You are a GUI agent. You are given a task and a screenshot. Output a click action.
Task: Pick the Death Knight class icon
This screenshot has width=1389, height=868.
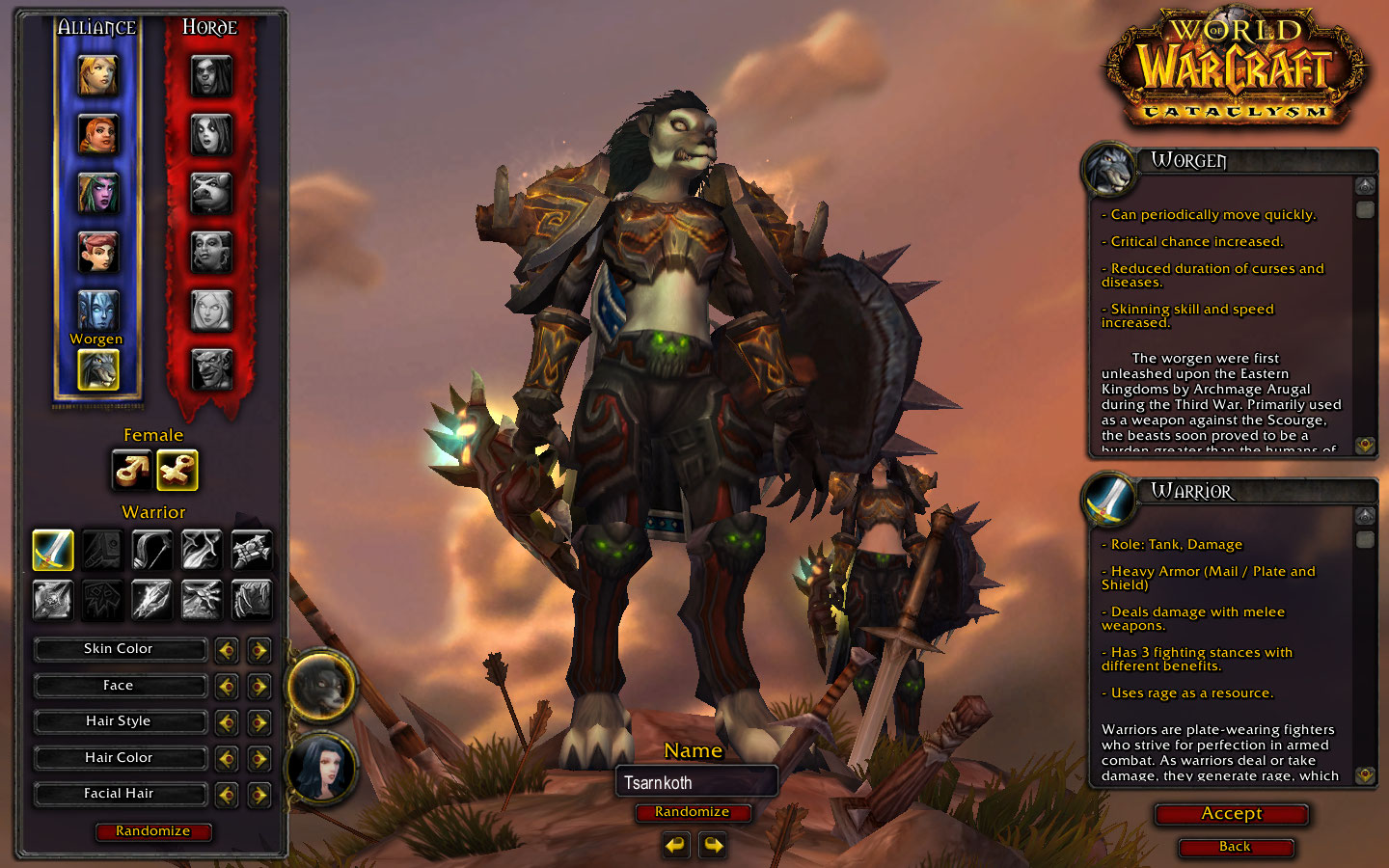click(x=53, y=600)
